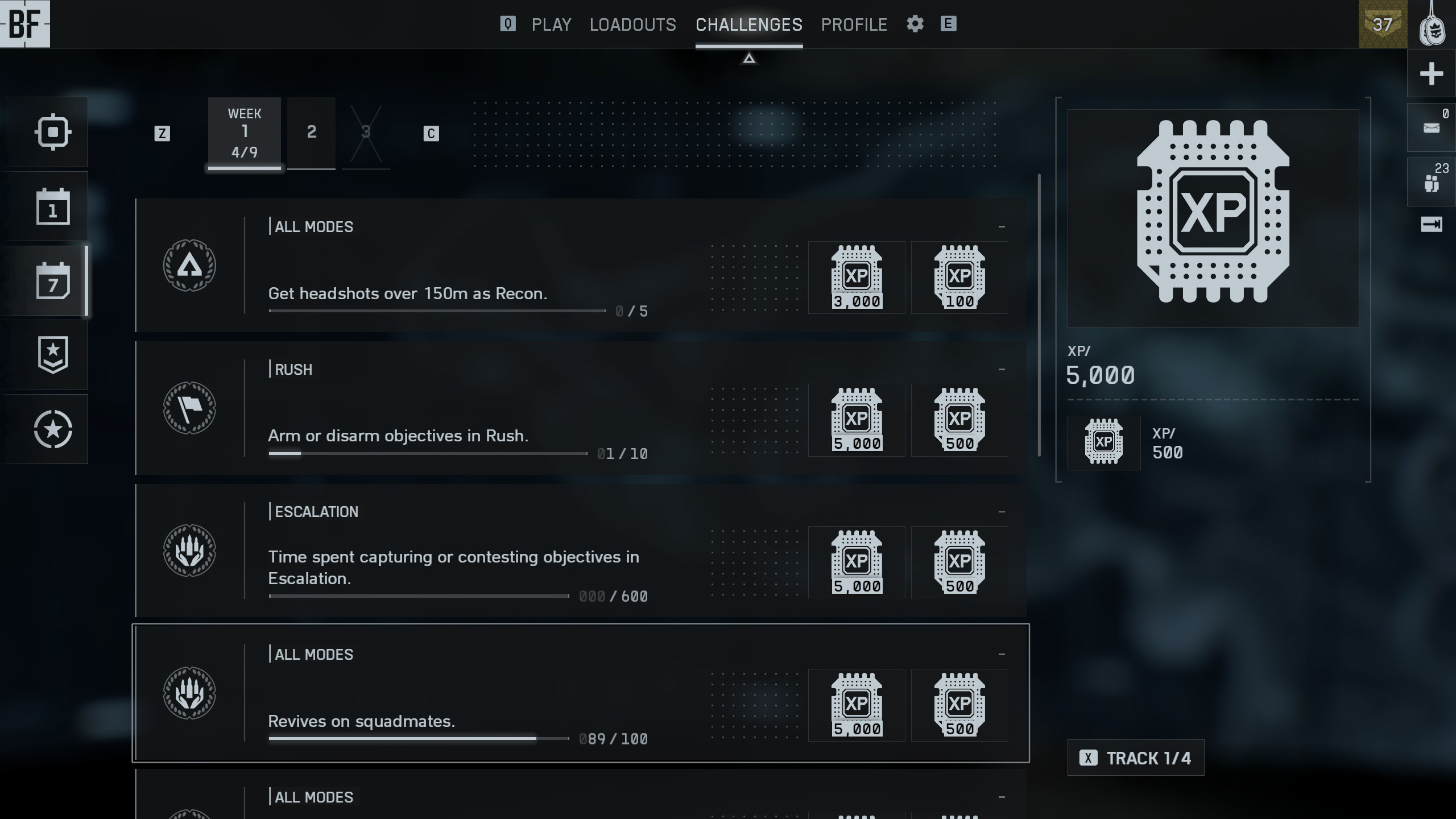Open the star badge assignments icon
Image resolution: width=1456 pixels, height=819 pixels.
pos(52,355)
